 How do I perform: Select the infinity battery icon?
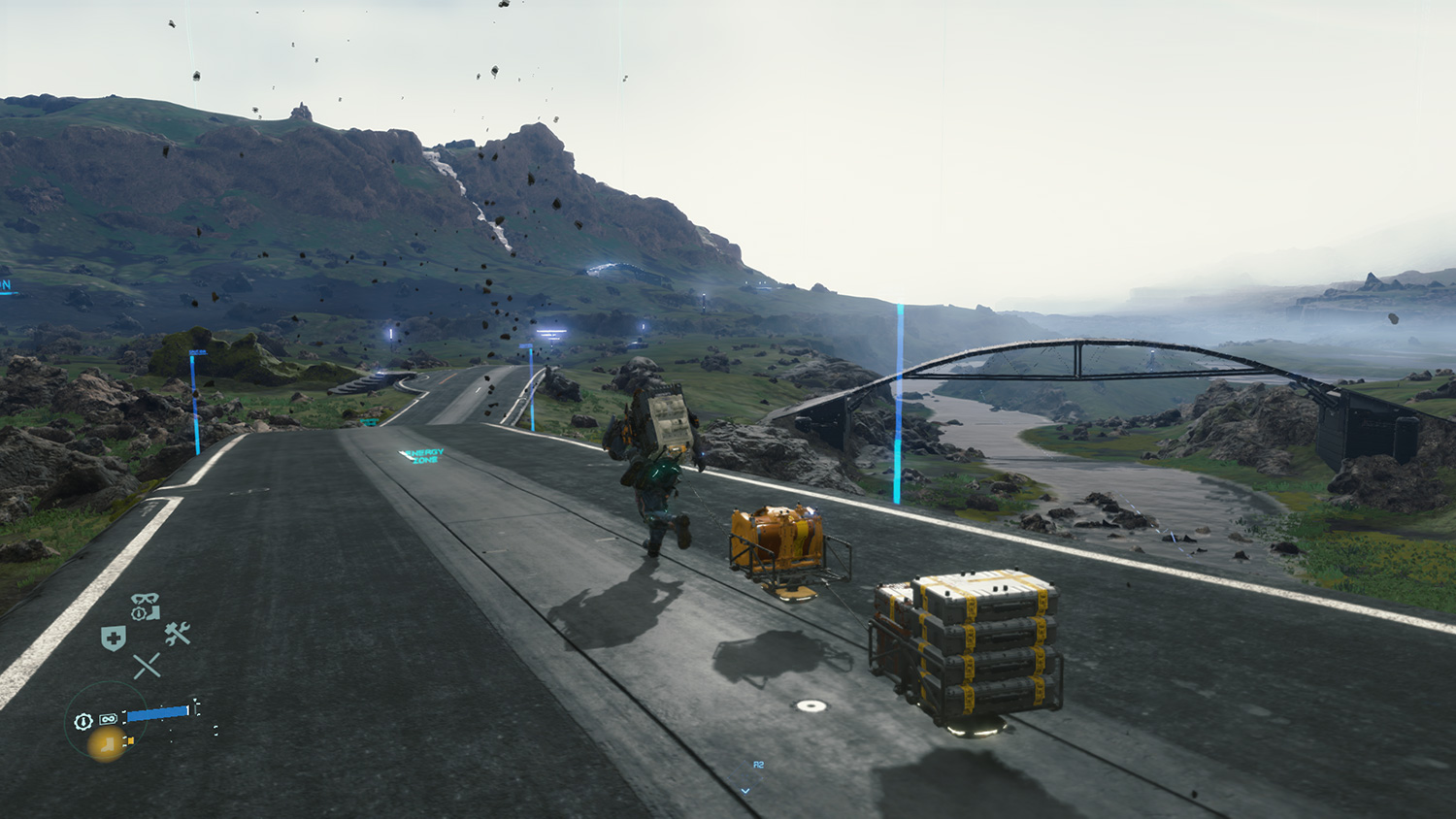coord(108,719)
